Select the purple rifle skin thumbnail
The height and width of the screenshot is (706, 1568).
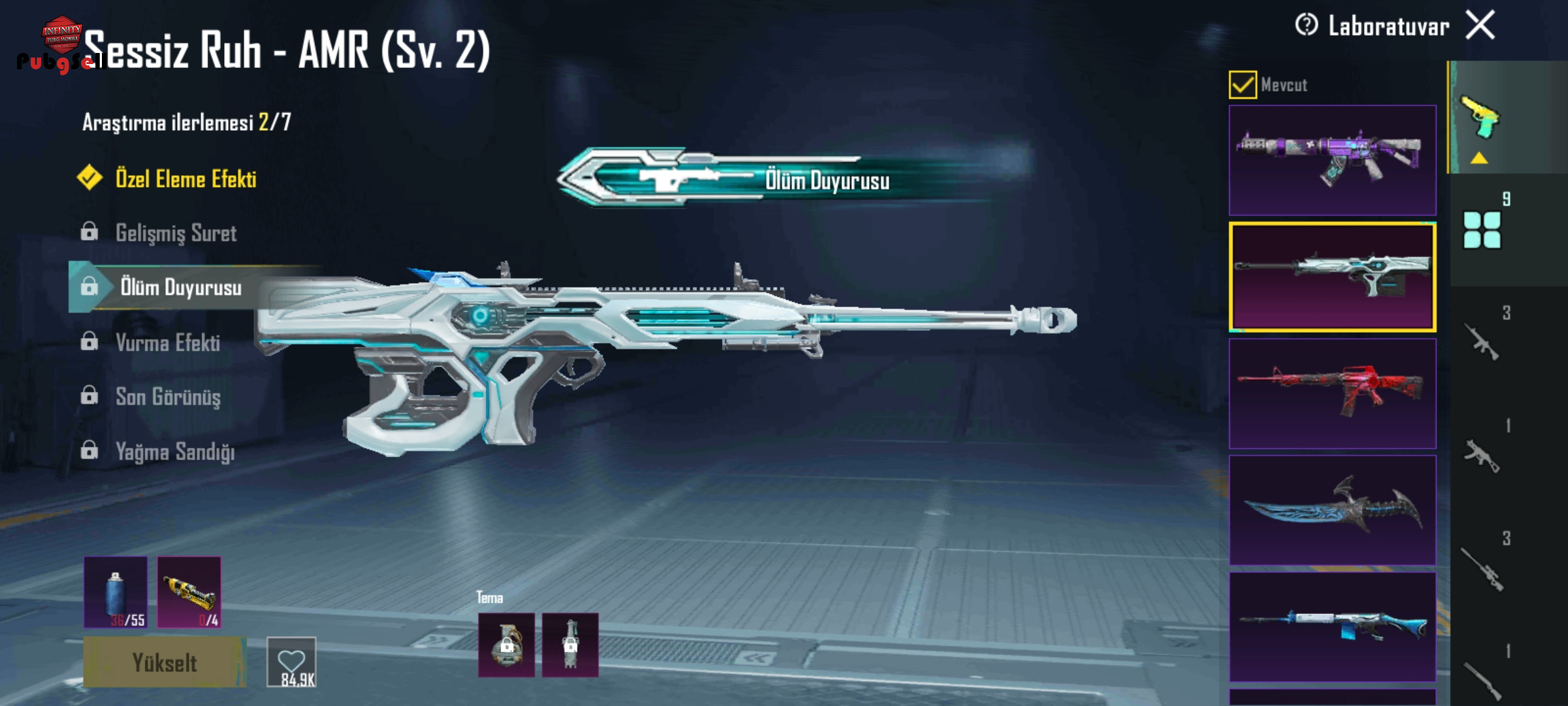click(1332, 160)
